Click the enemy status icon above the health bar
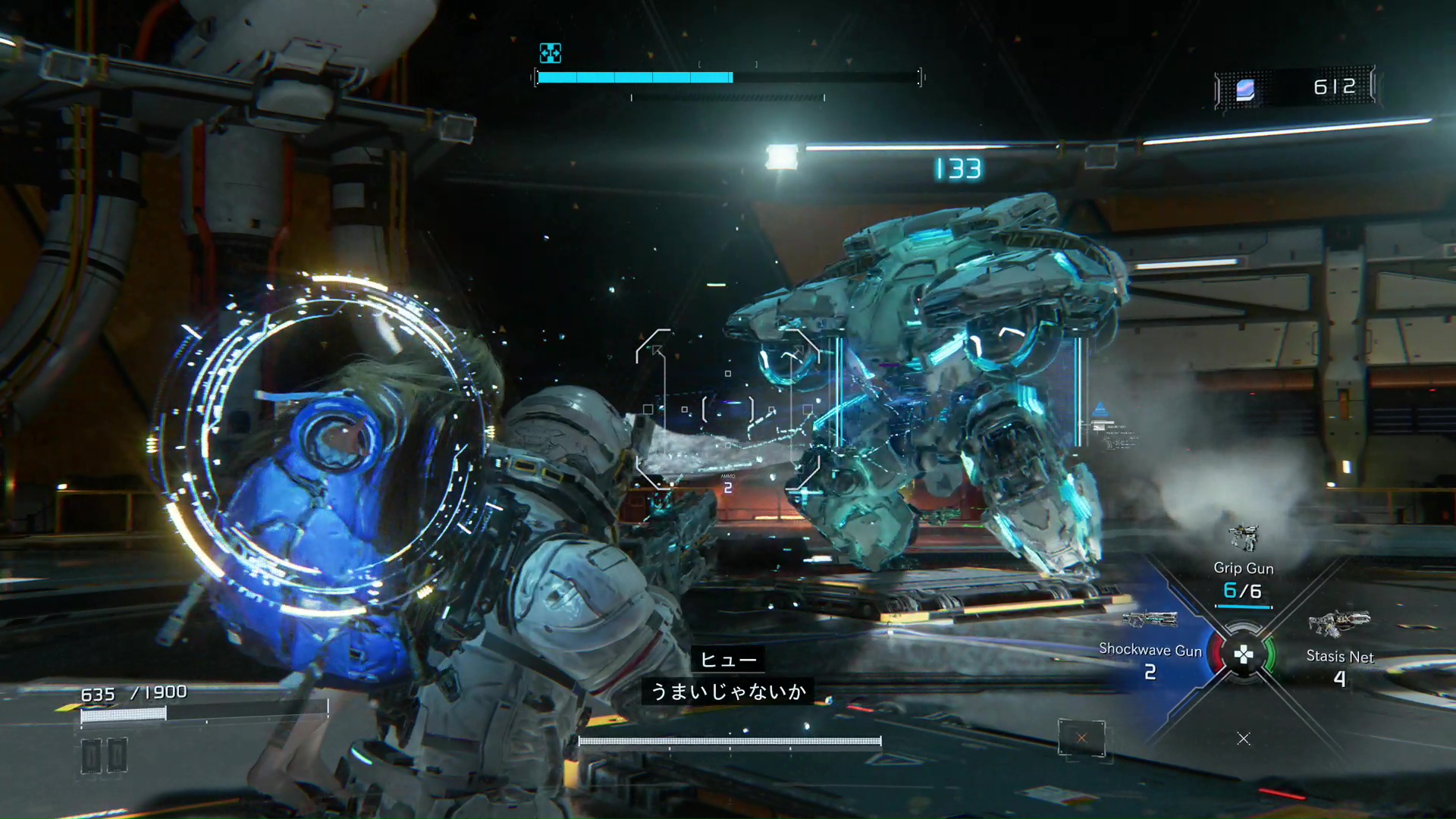 click(x=550, y=53)
